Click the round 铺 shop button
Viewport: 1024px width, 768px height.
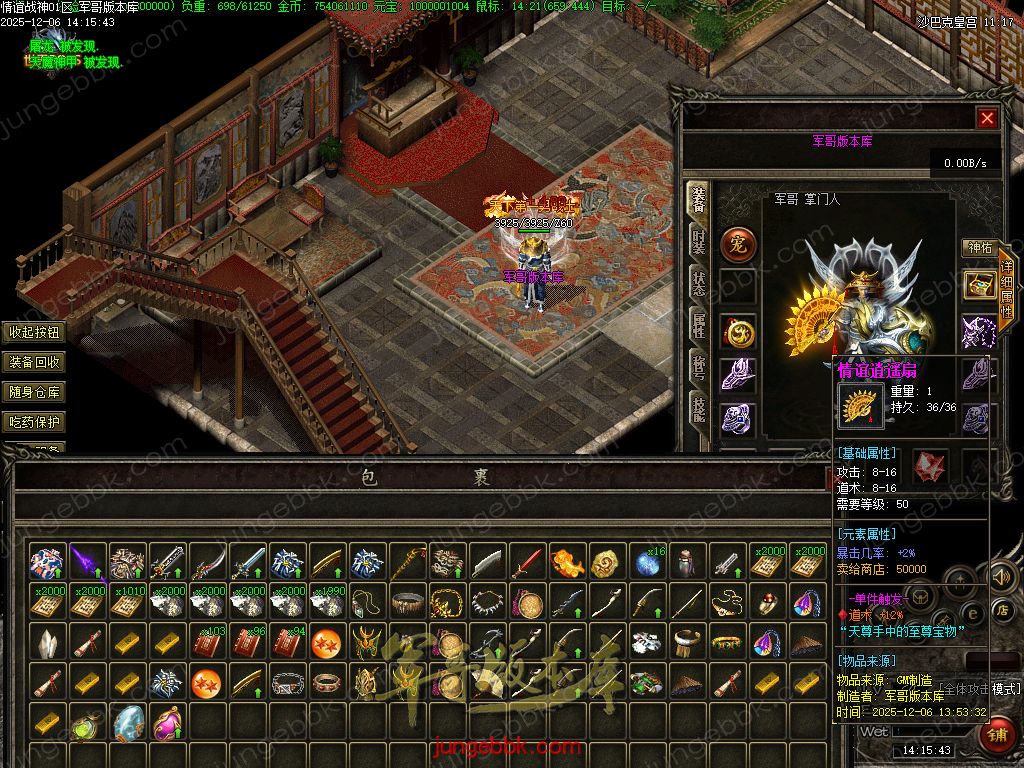997,737
